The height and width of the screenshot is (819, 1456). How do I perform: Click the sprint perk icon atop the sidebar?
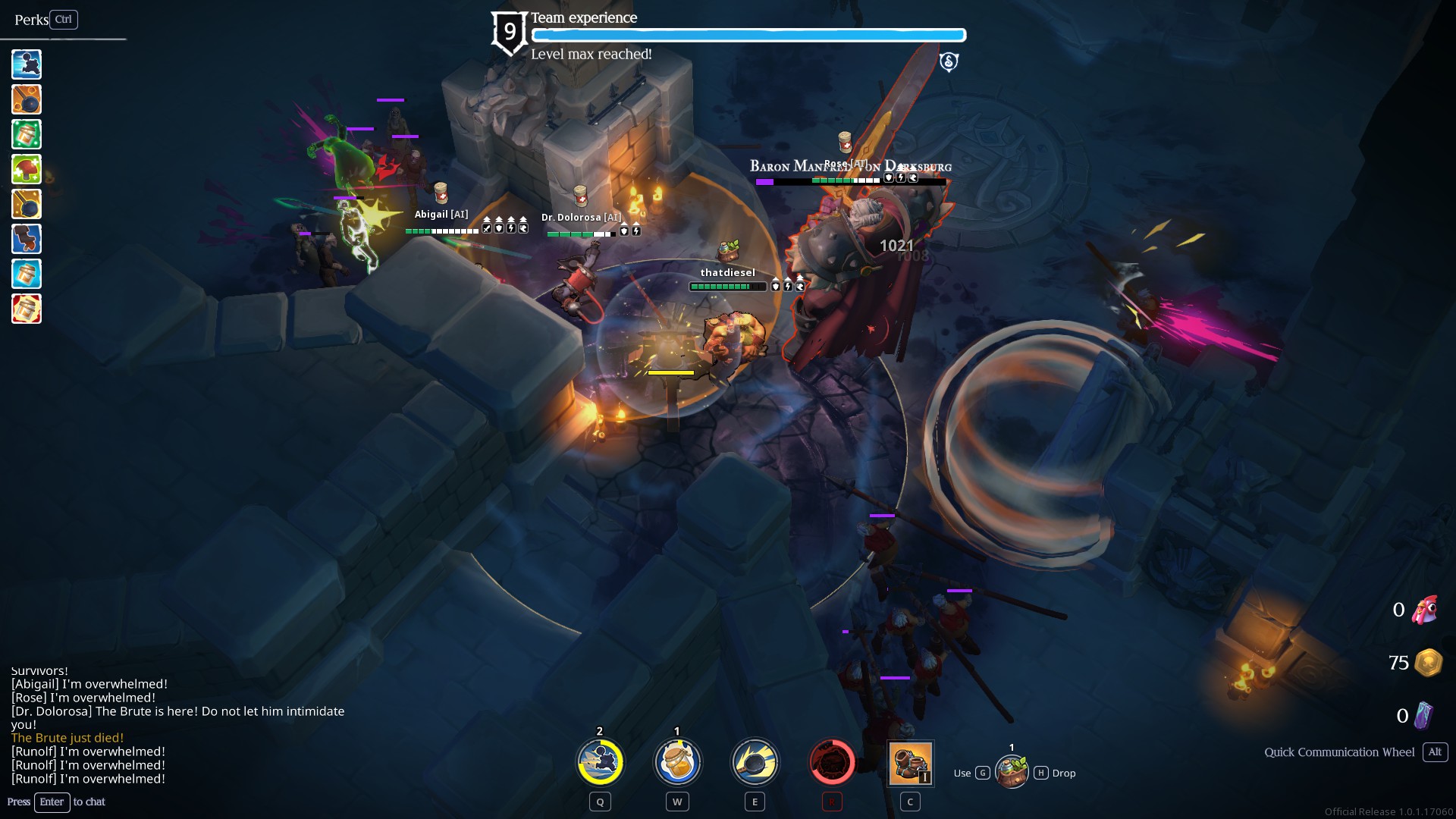[x=26, y=64]
